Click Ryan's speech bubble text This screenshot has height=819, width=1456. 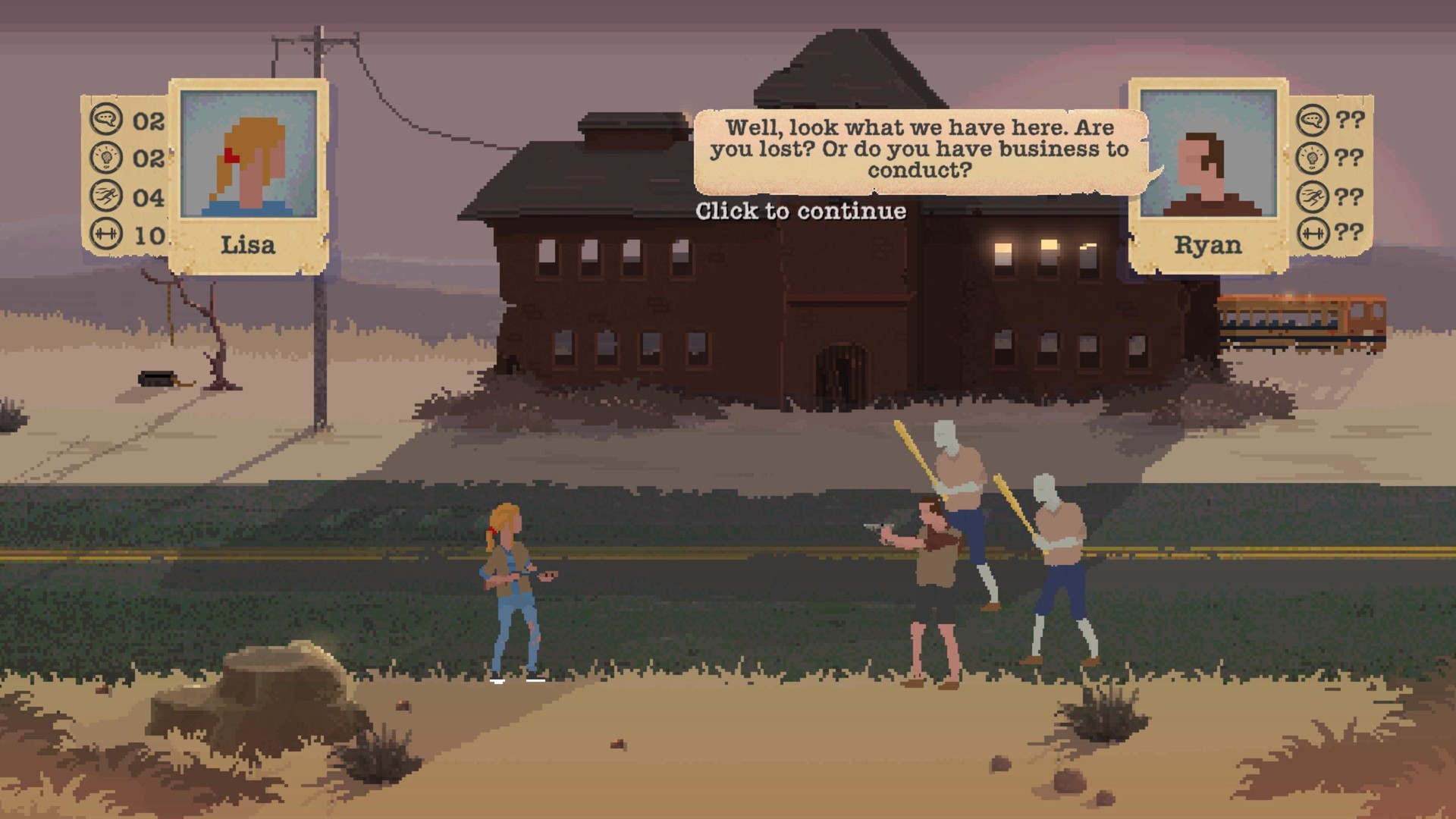pos(918,149)
